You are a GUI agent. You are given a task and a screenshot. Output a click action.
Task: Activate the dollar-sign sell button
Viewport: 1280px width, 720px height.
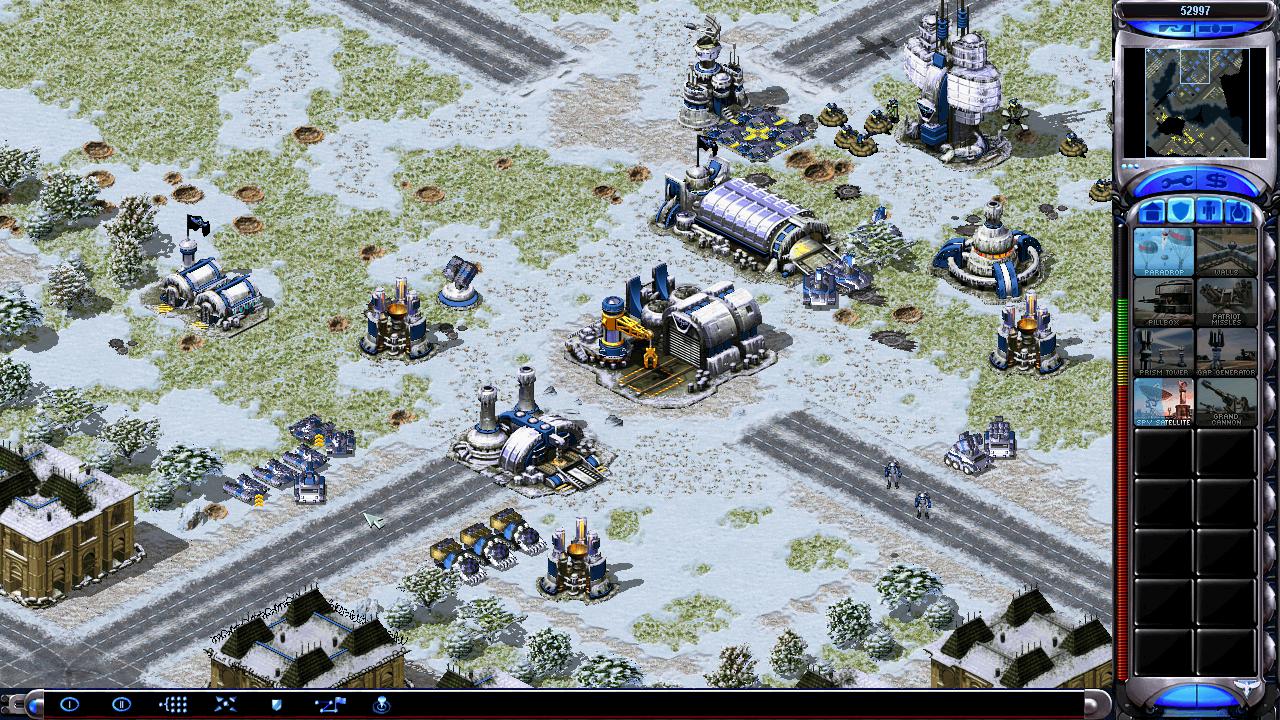[x=1217, y=181]
